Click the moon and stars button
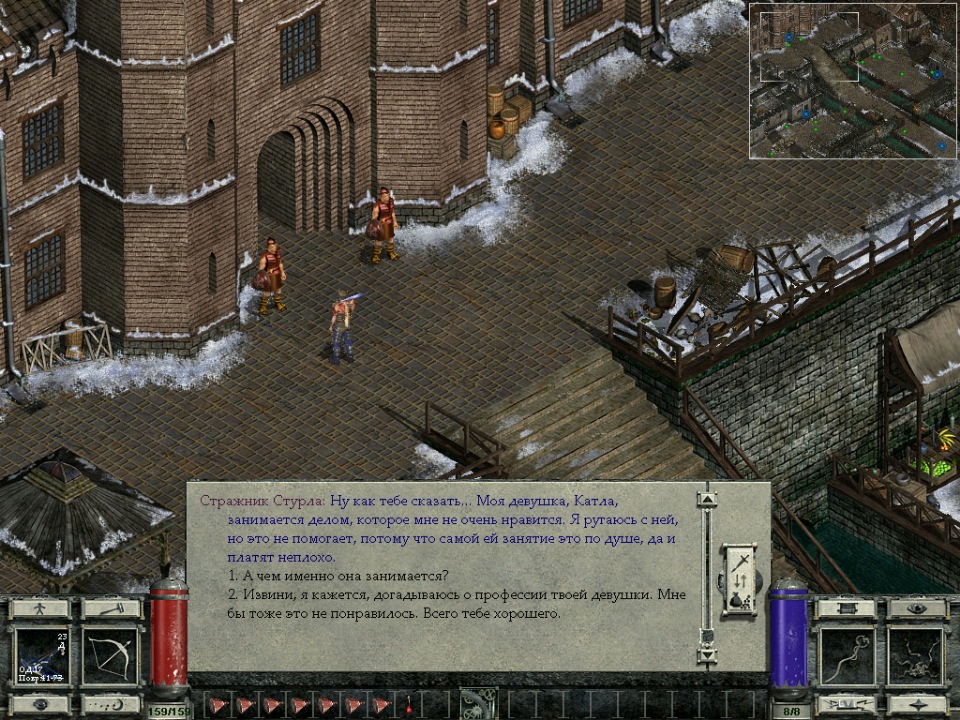 pyautogui.click(x=110, y=703)
